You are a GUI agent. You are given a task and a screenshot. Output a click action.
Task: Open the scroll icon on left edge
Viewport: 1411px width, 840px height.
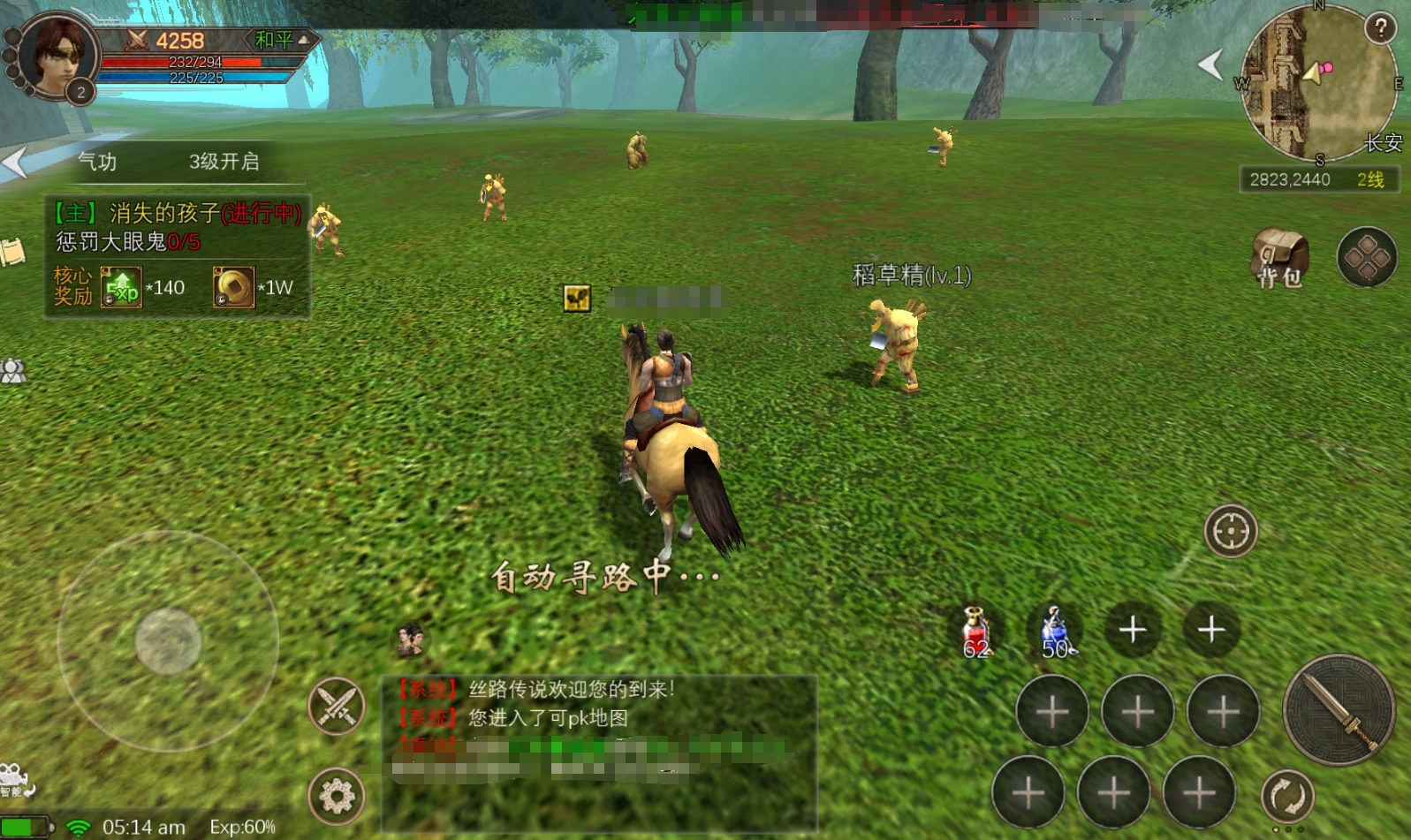pyautogui.click(x=12, y=252)
